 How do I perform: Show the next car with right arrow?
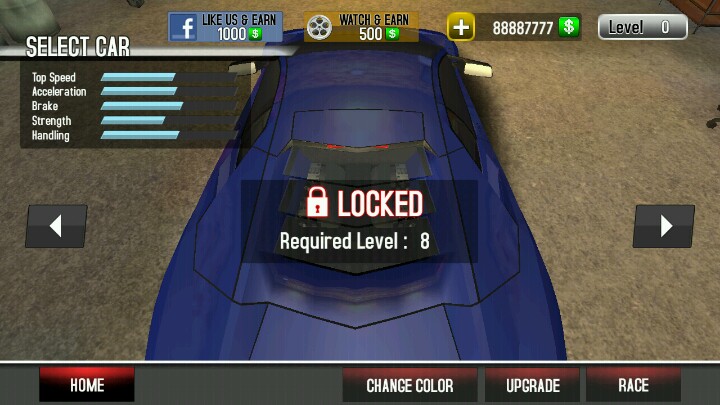(x=664, y=226)
